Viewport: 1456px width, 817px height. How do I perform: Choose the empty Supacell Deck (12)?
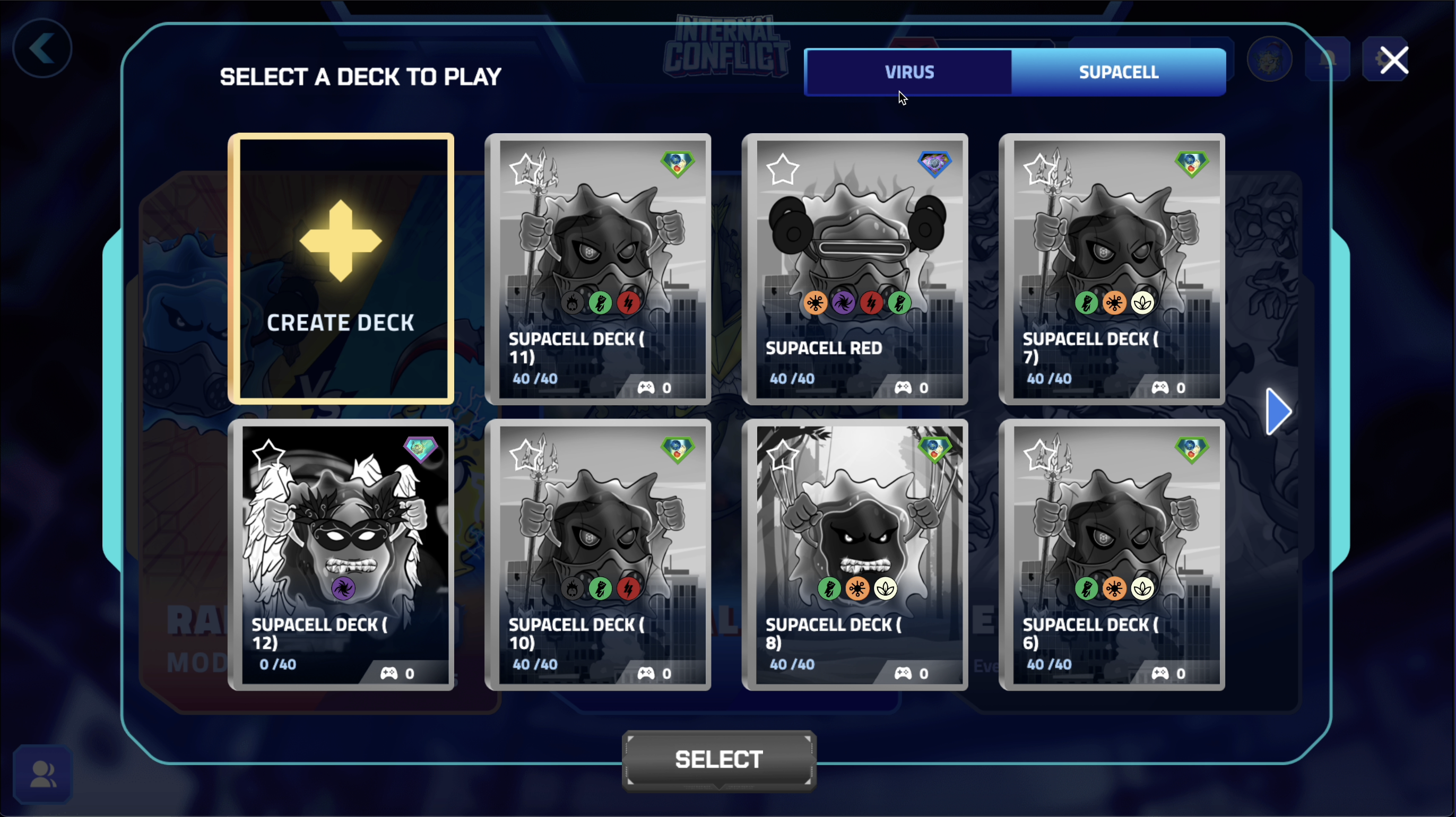pyautogui.click(x=341, y=555)
